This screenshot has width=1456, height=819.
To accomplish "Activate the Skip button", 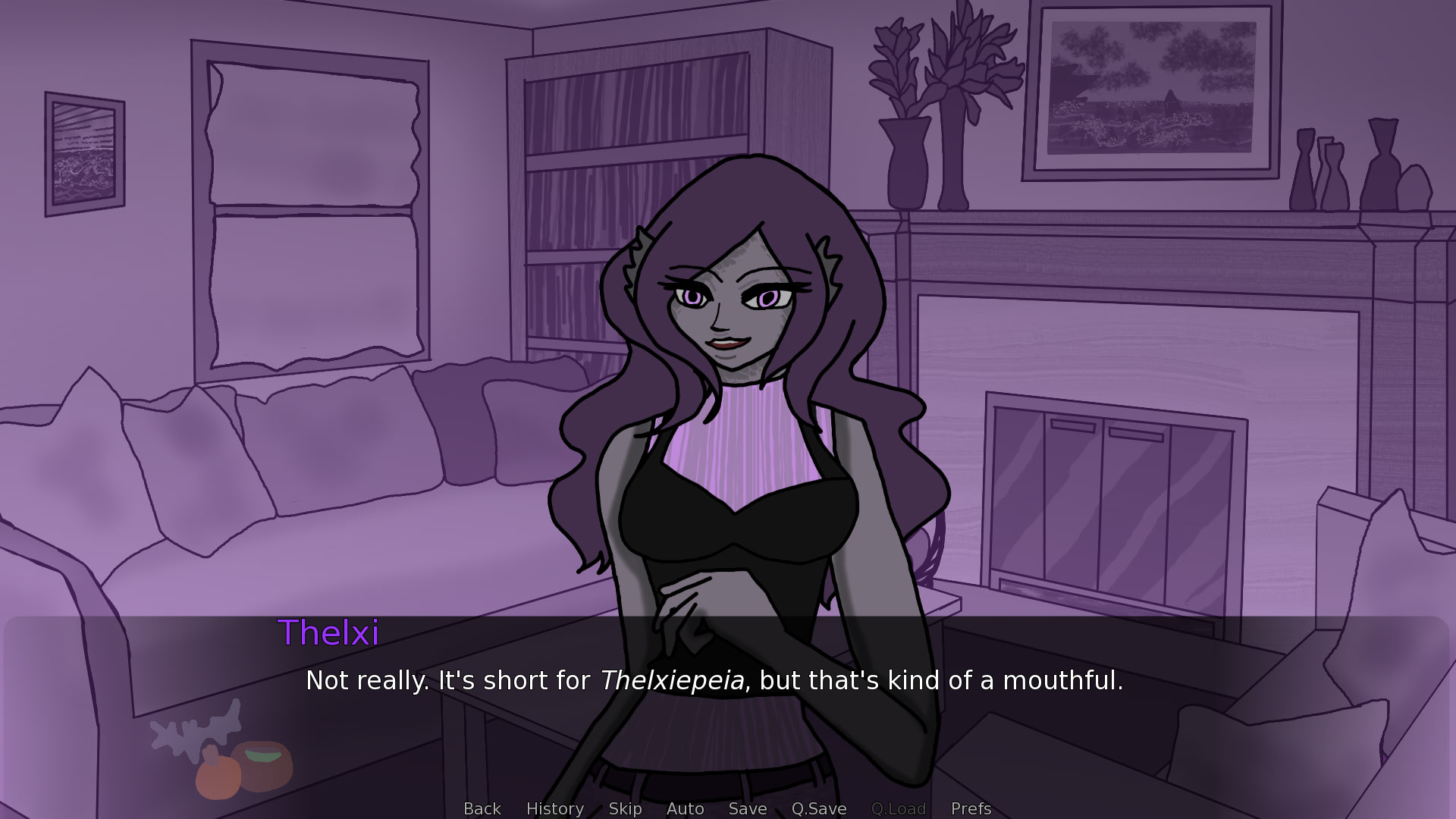I will pos(625,808).
